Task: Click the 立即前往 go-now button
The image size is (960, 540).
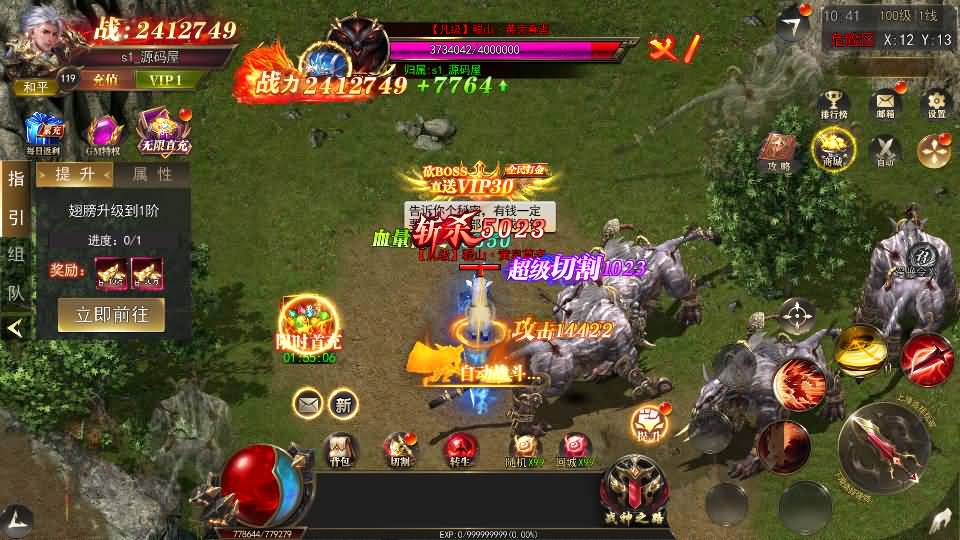Action: (111, 314)
